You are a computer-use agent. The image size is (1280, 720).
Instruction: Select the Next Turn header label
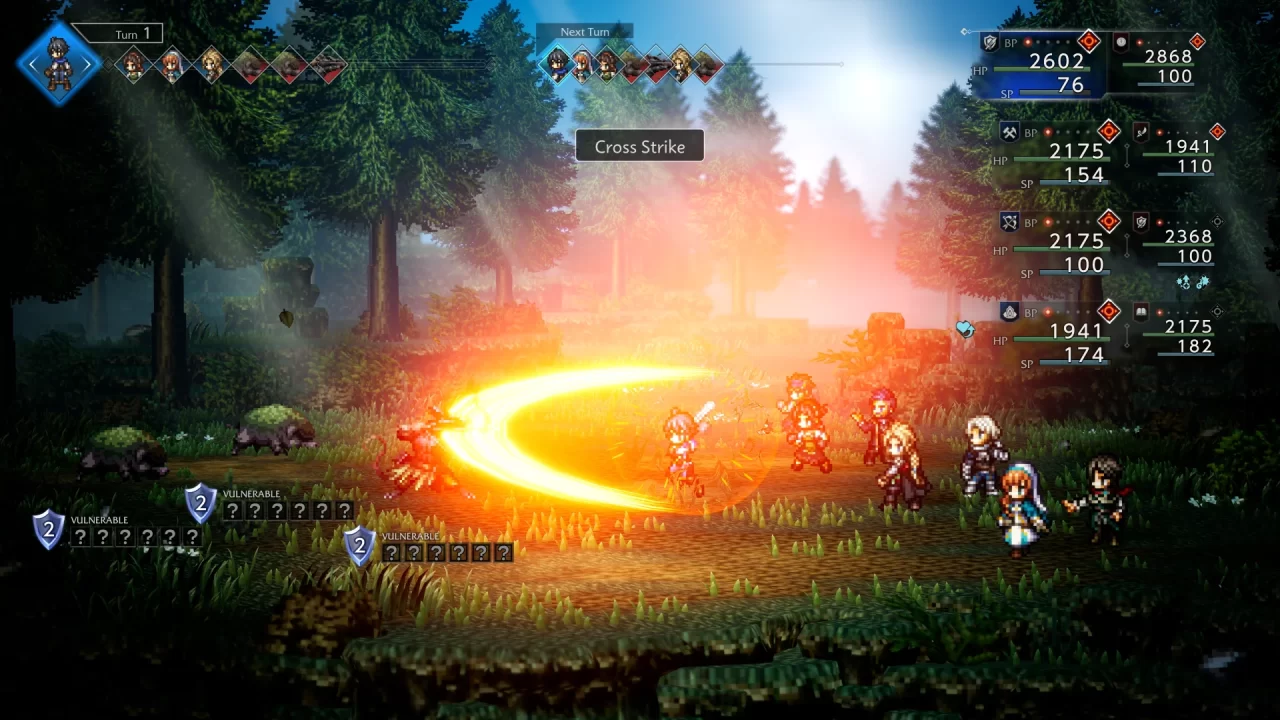pyautogui.click(x=584, y=31)
